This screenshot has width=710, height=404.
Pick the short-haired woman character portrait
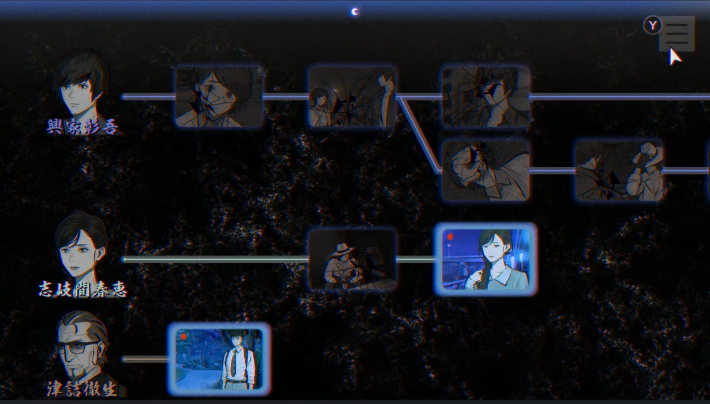click(x=82, y=246)
